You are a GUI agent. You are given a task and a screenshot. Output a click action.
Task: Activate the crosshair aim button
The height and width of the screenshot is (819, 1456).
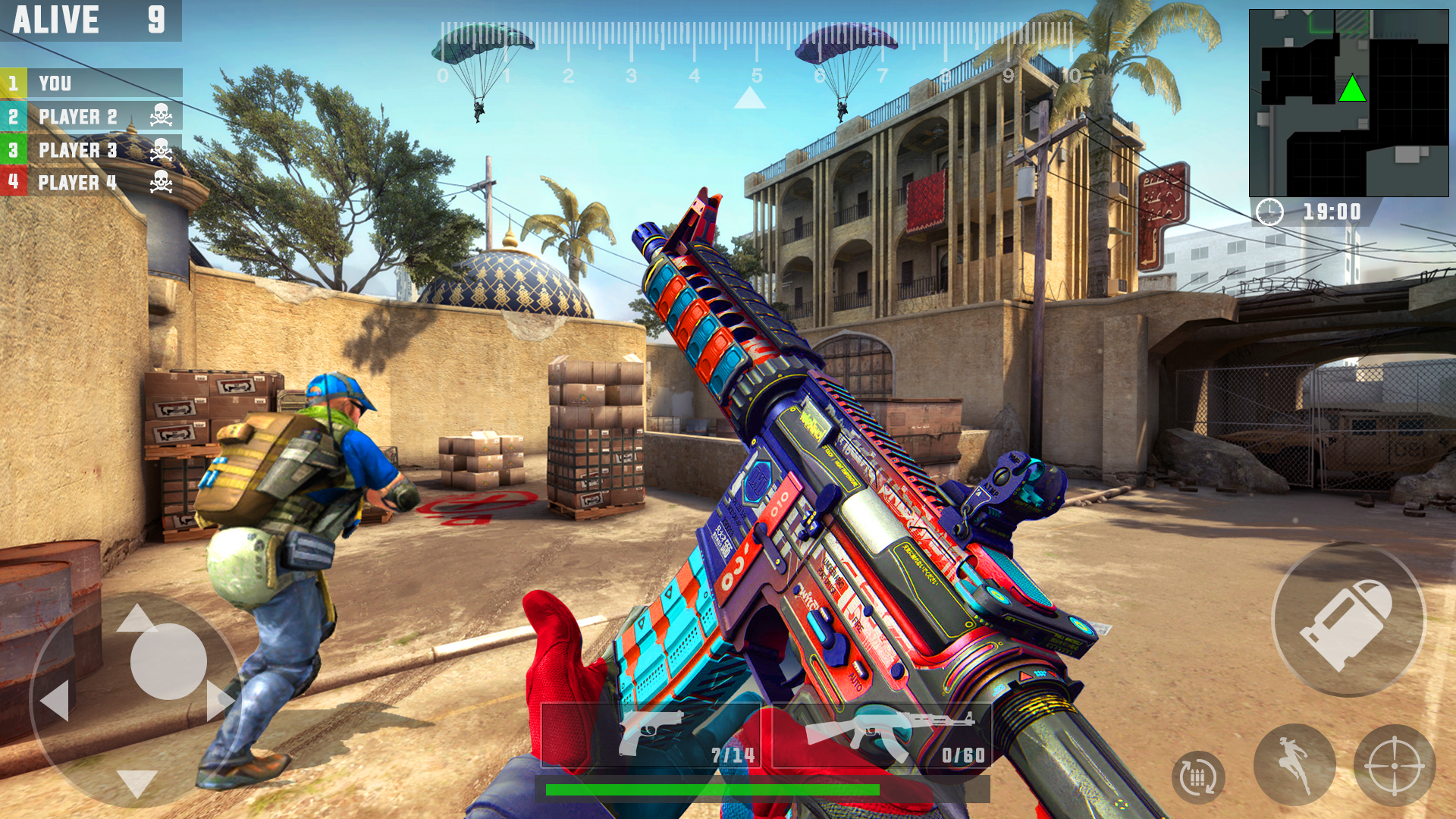1394,766
